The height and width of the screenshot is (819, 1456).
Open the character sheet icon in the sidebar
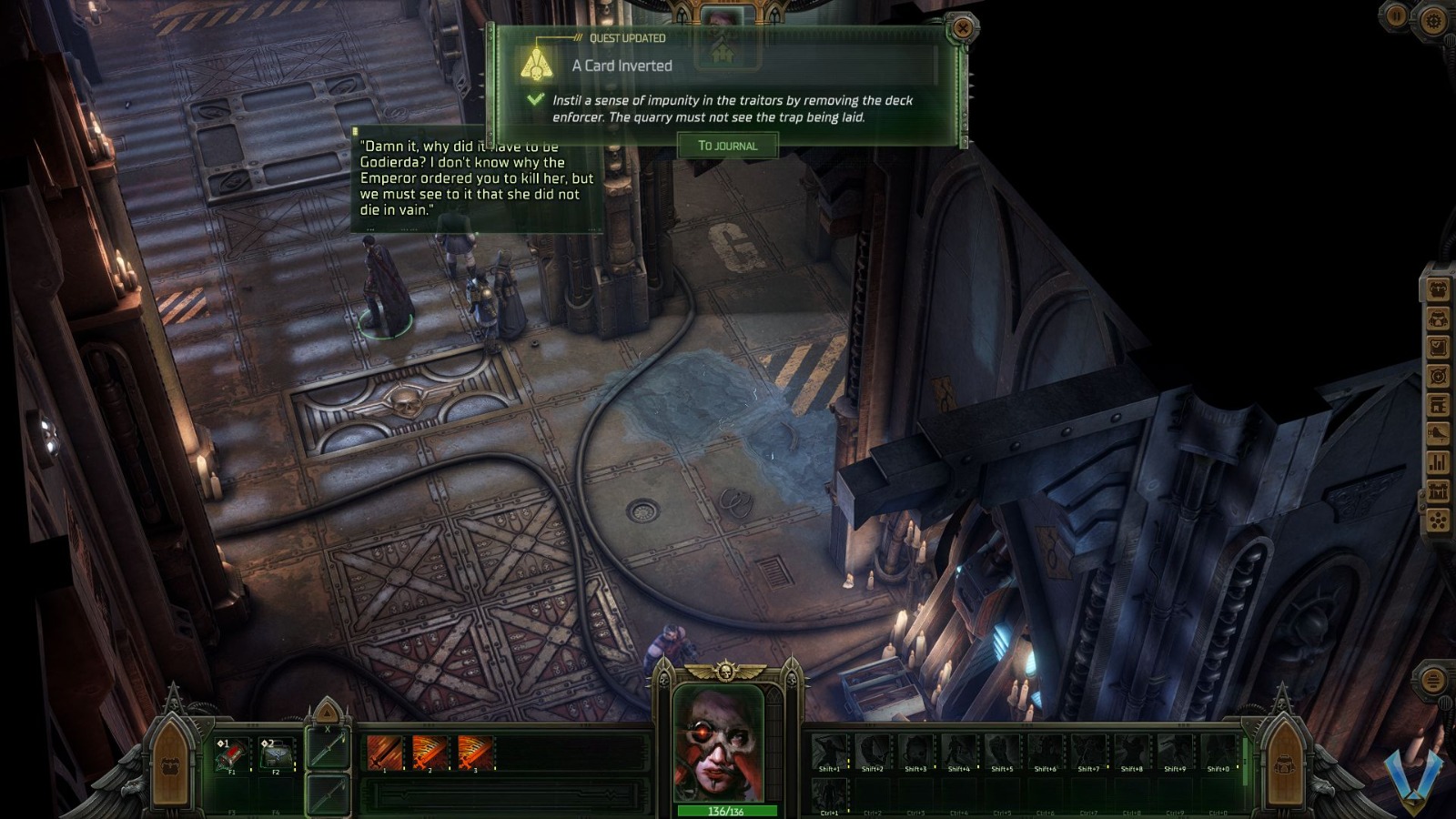click(x=1440, y=320)
